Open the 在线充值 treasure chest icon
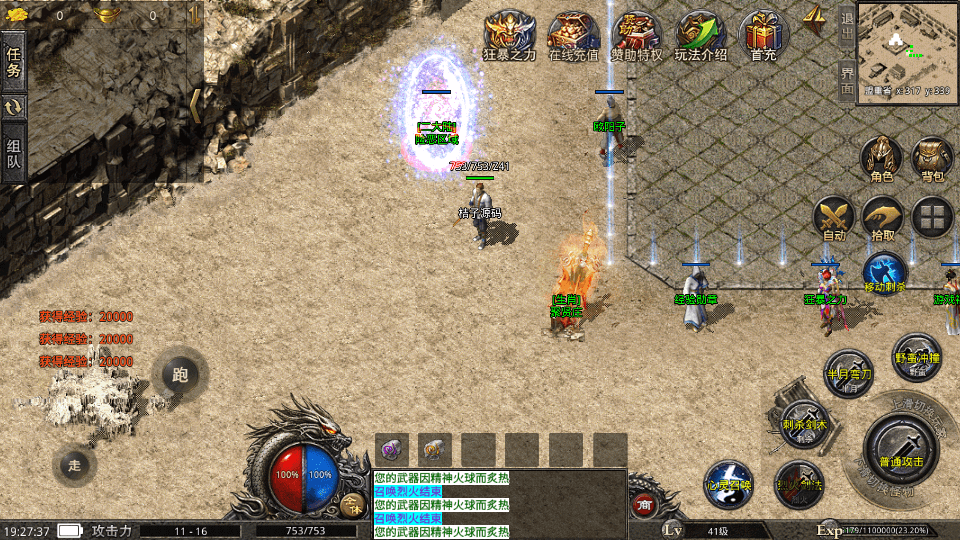Screen dimensions: 960x540 573,37
